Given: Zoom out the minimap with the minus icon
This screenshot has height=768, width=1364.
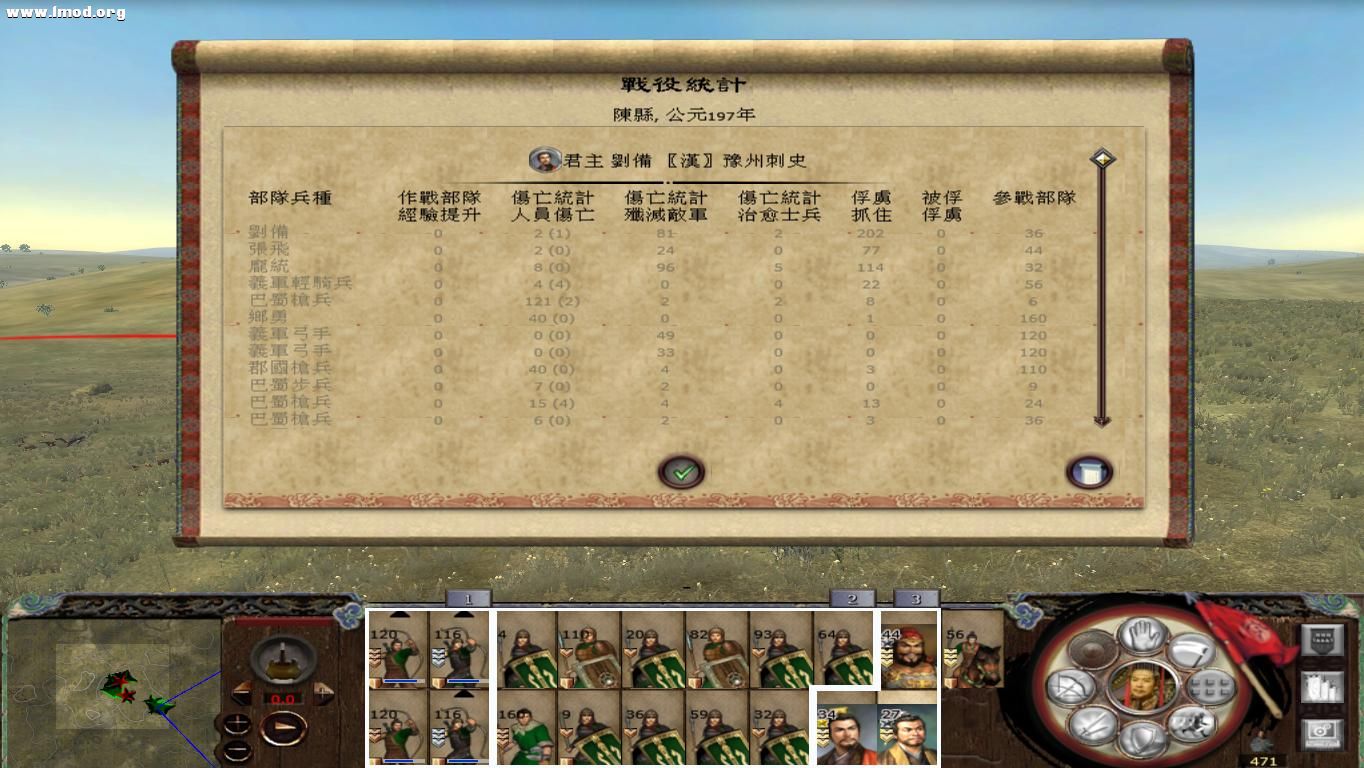Looking at the screenshot, I should 238,751.
